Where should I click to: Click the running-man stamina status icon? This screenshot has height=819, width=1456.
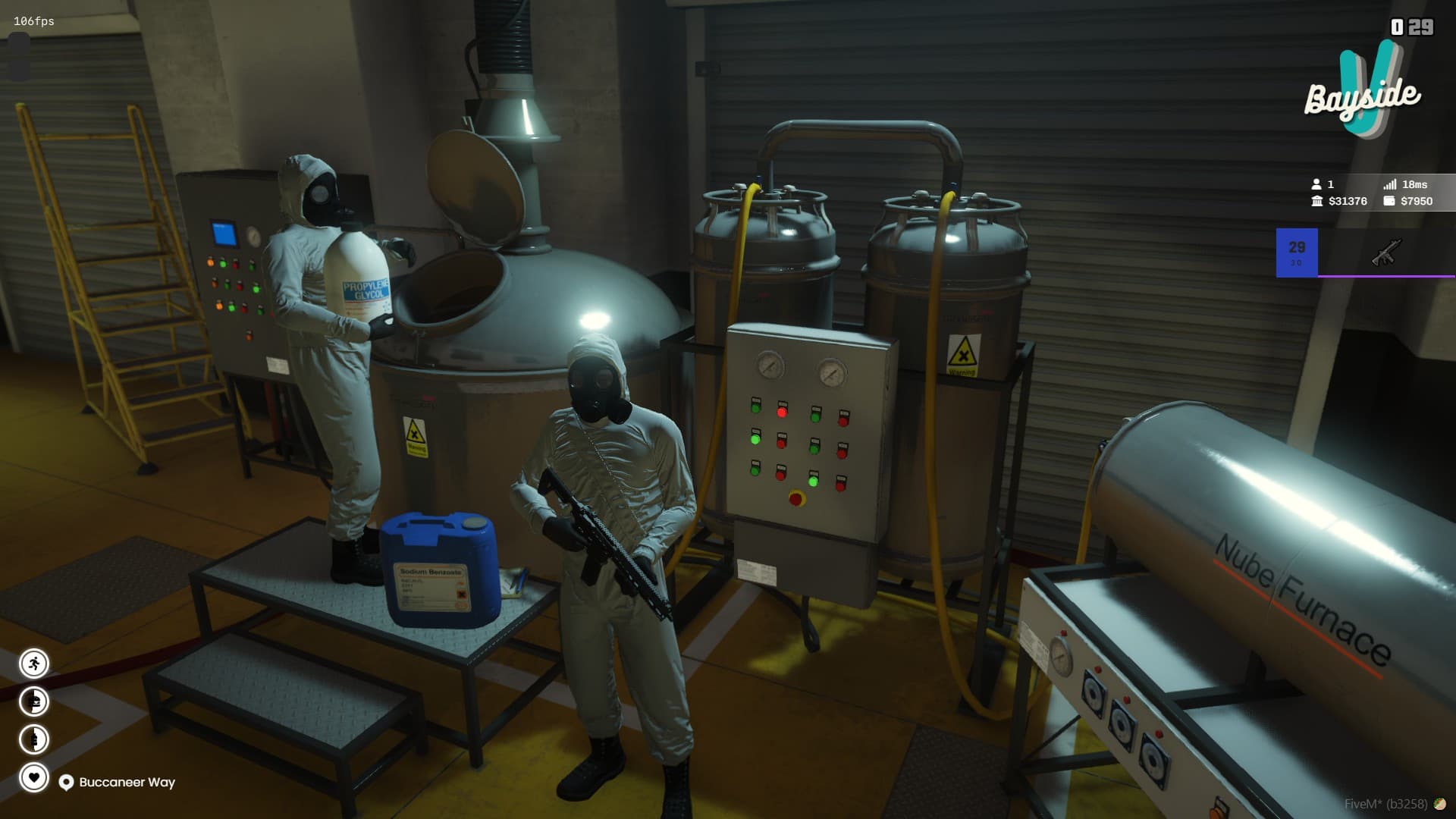click(33, 664)
